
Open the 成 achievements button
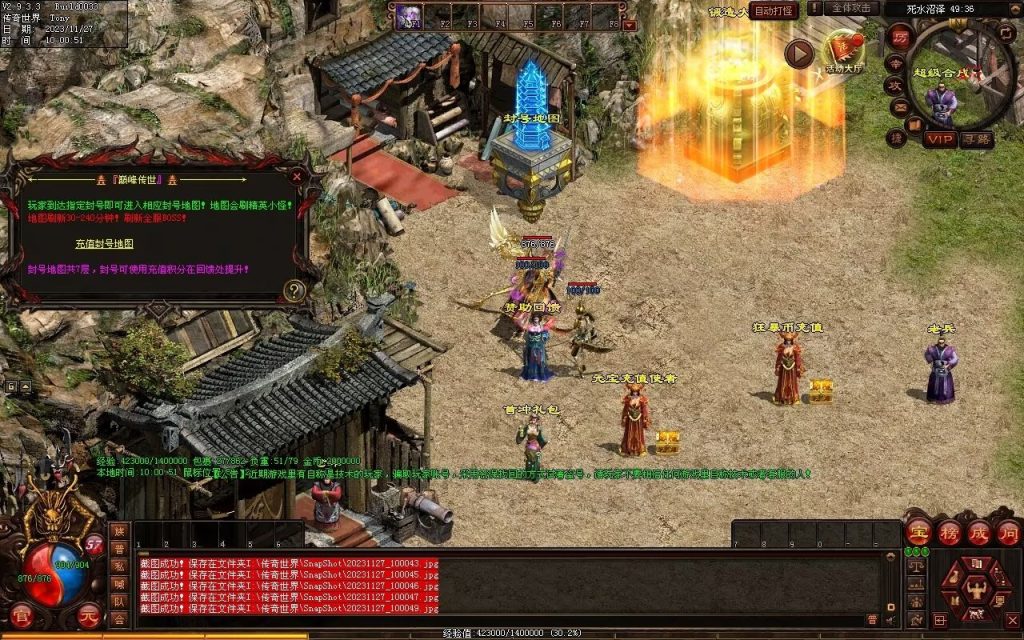pos(979,532)
